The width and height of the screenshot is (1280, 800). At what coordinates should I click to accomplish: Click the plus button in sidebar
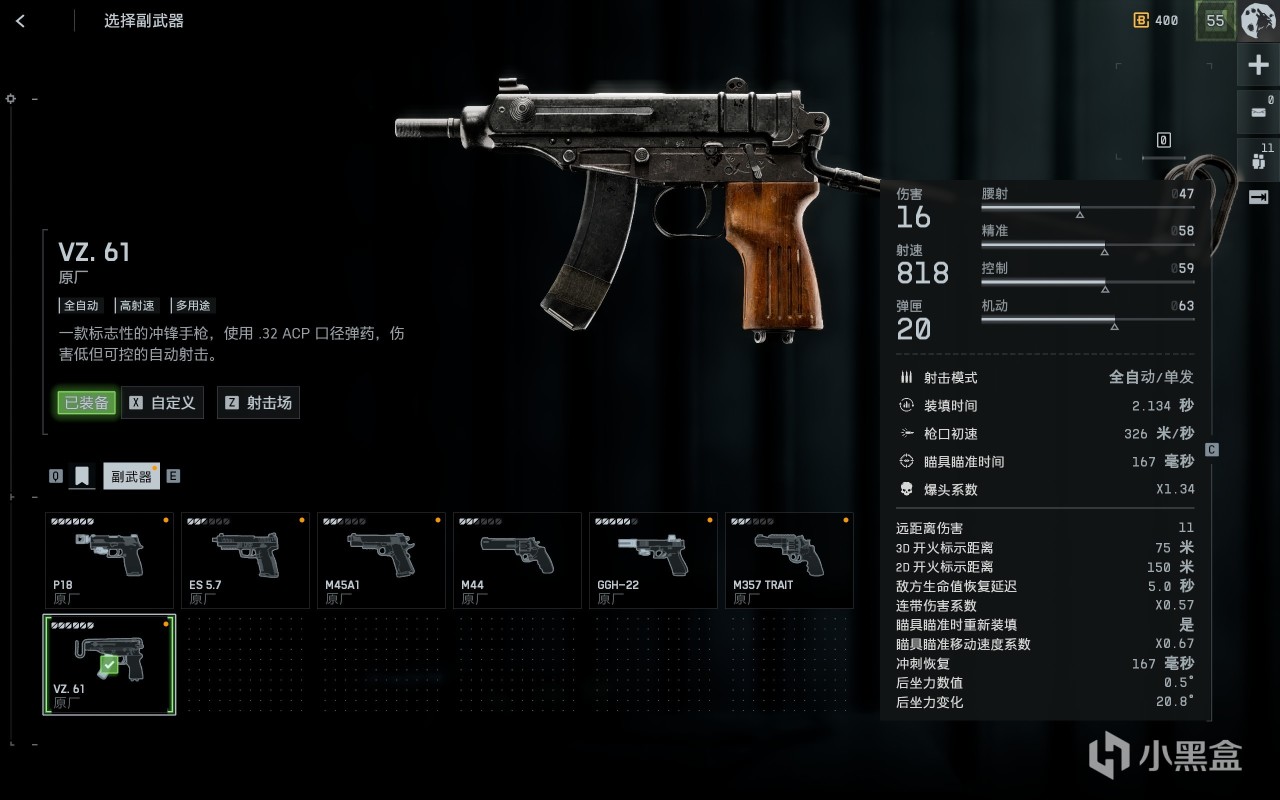[x=1258, y=66]
